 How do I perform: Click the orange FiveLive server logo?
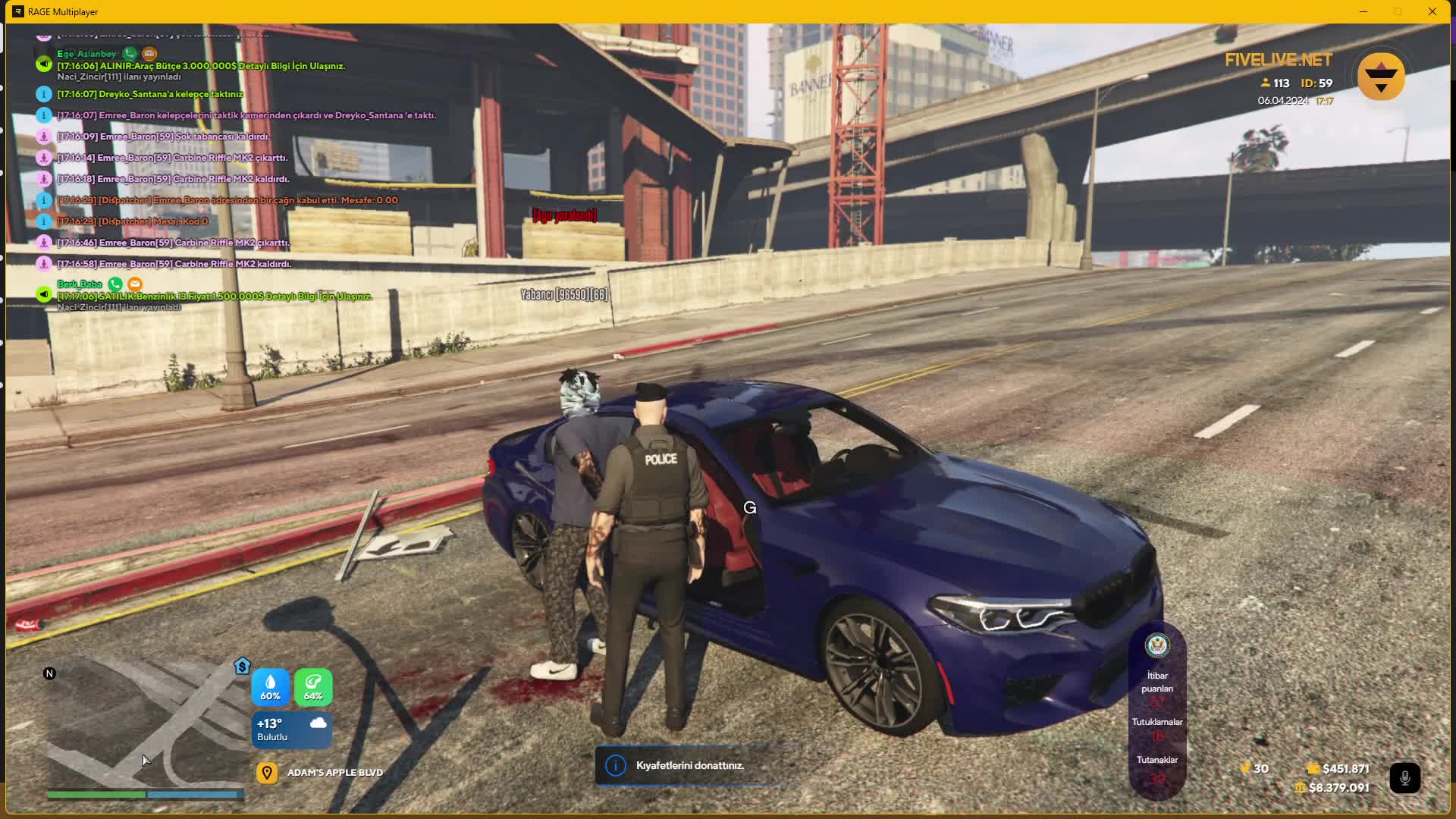1381,76
